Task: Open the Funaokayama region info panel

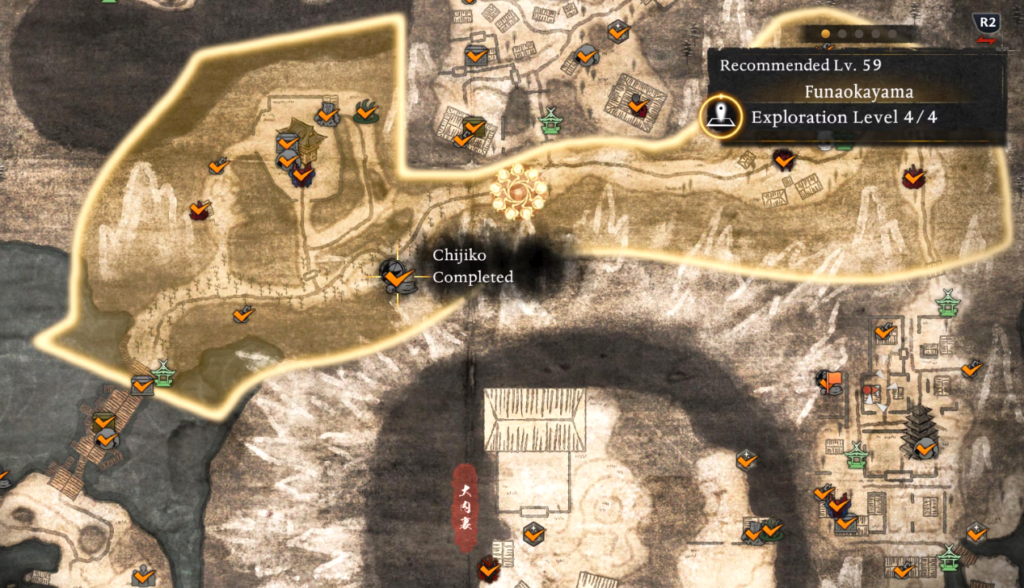Action: [862, 96]
